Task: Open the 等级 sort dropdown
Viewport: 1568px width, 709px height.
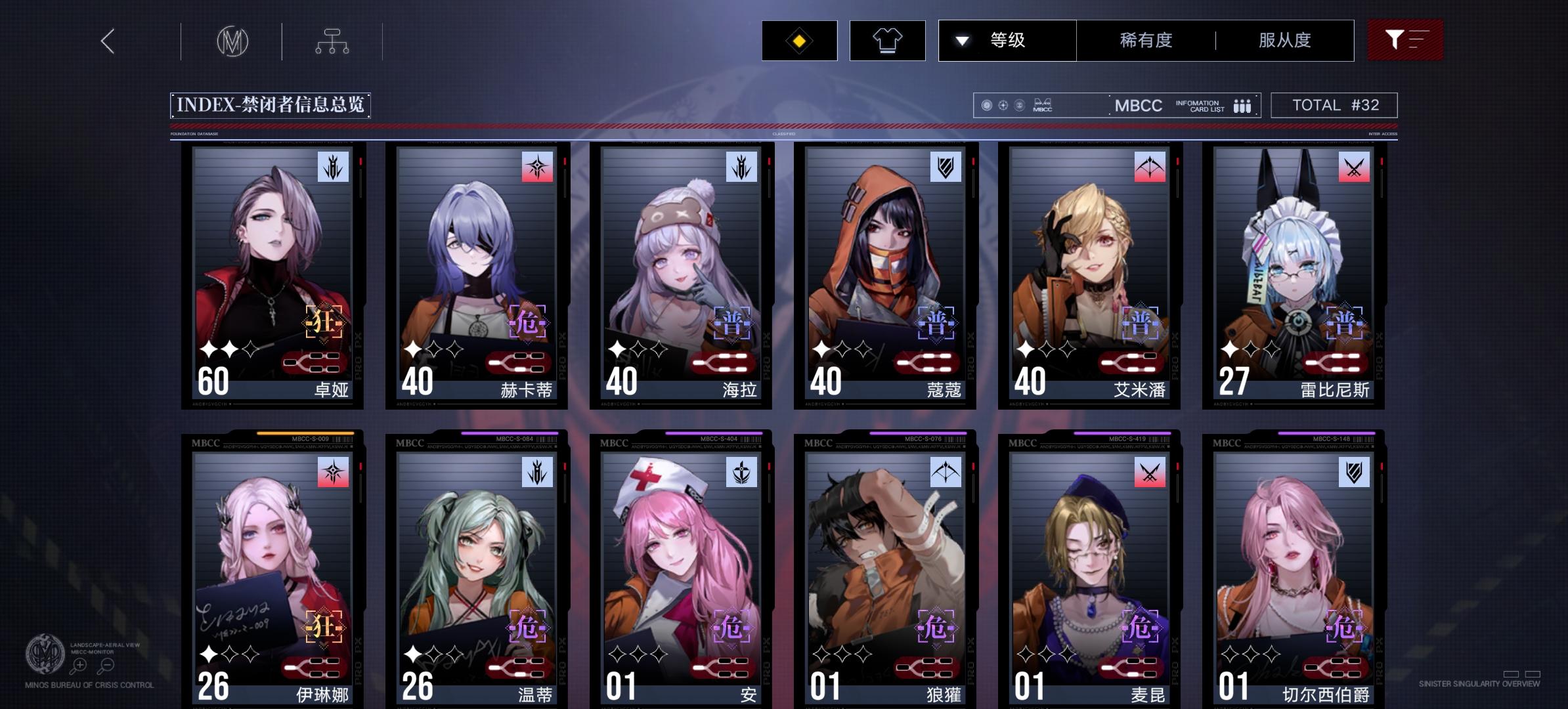Action: click(x=1008, y=40)
